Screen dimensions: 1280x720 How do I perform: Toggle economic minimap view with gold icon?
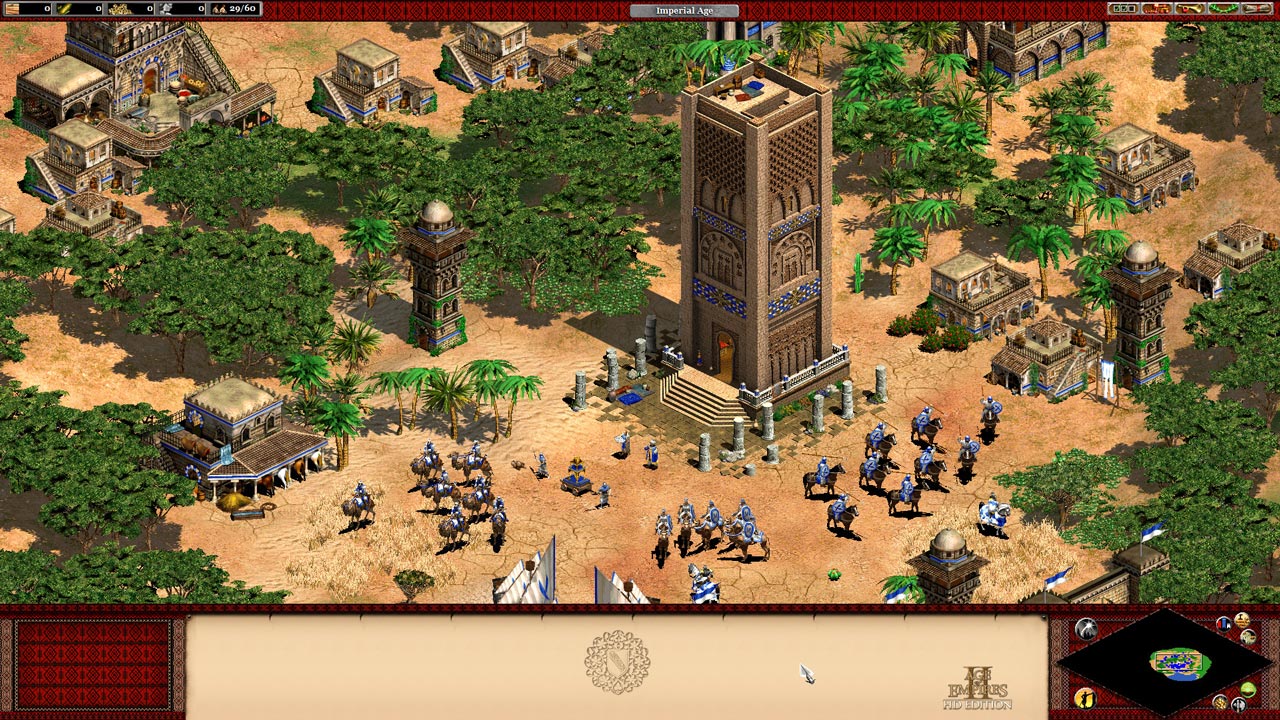[x=1221, y=703]
